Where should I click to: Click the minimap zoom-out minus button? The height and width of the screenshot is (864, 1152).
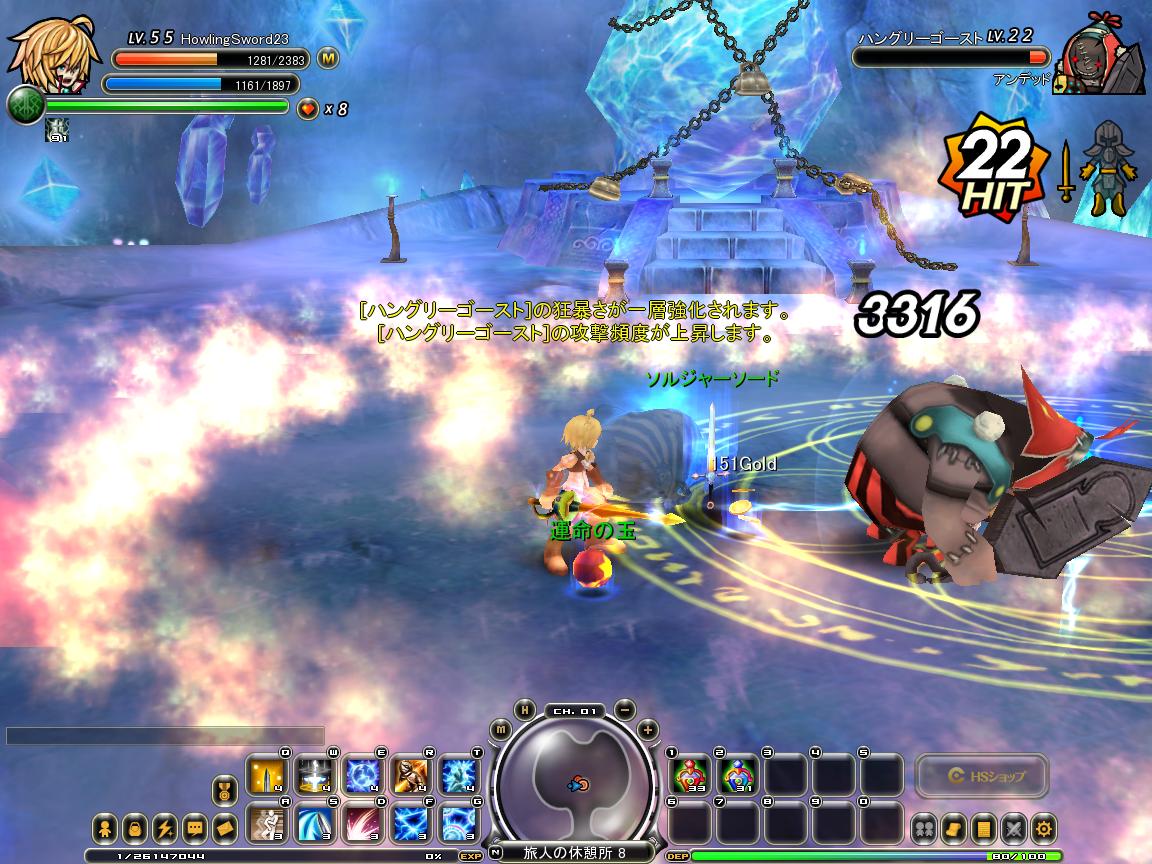[x=625, y=709]
